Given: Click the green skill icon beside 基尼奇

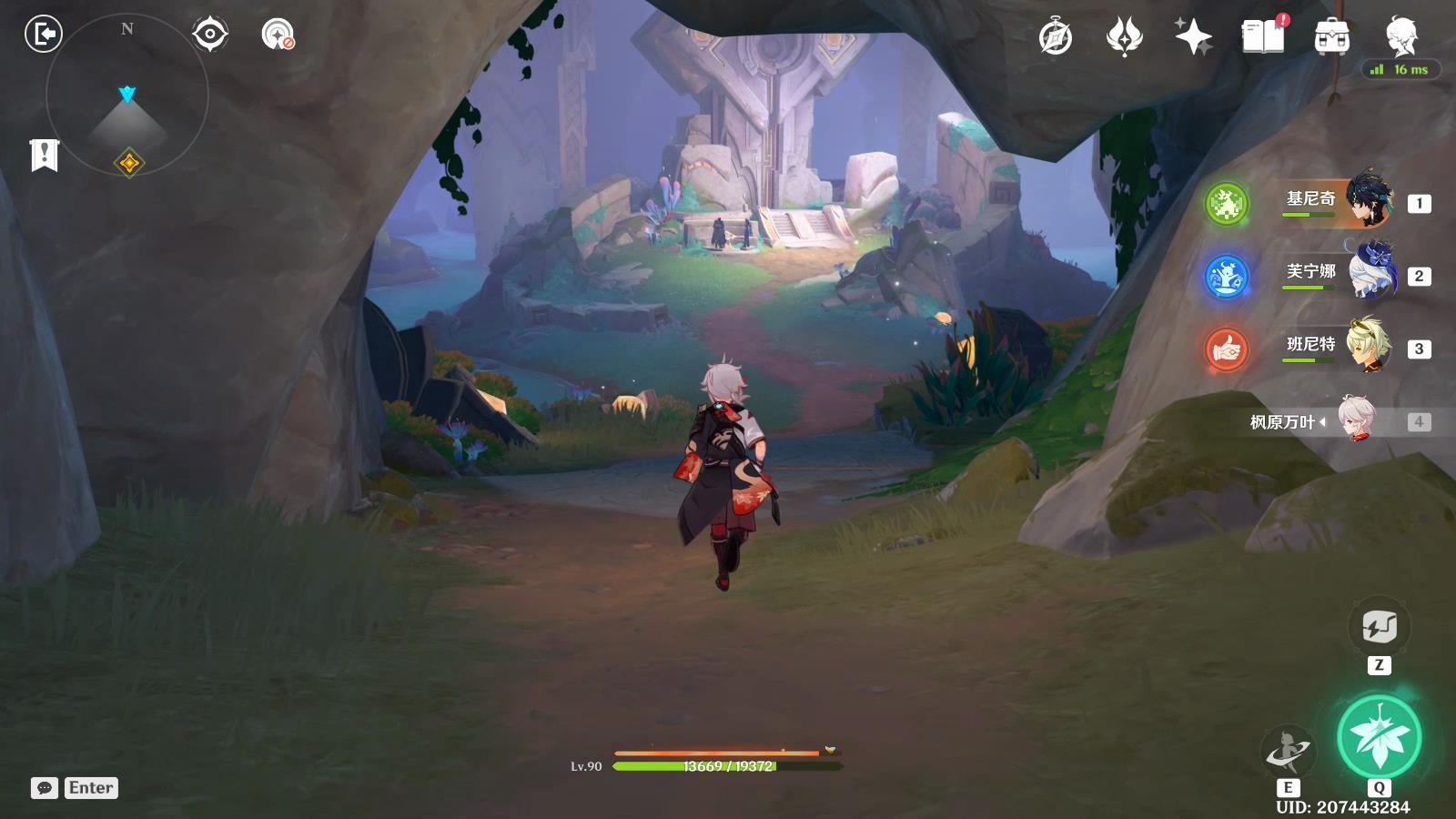Looking at the screenshot, I should coord(1227,204).
